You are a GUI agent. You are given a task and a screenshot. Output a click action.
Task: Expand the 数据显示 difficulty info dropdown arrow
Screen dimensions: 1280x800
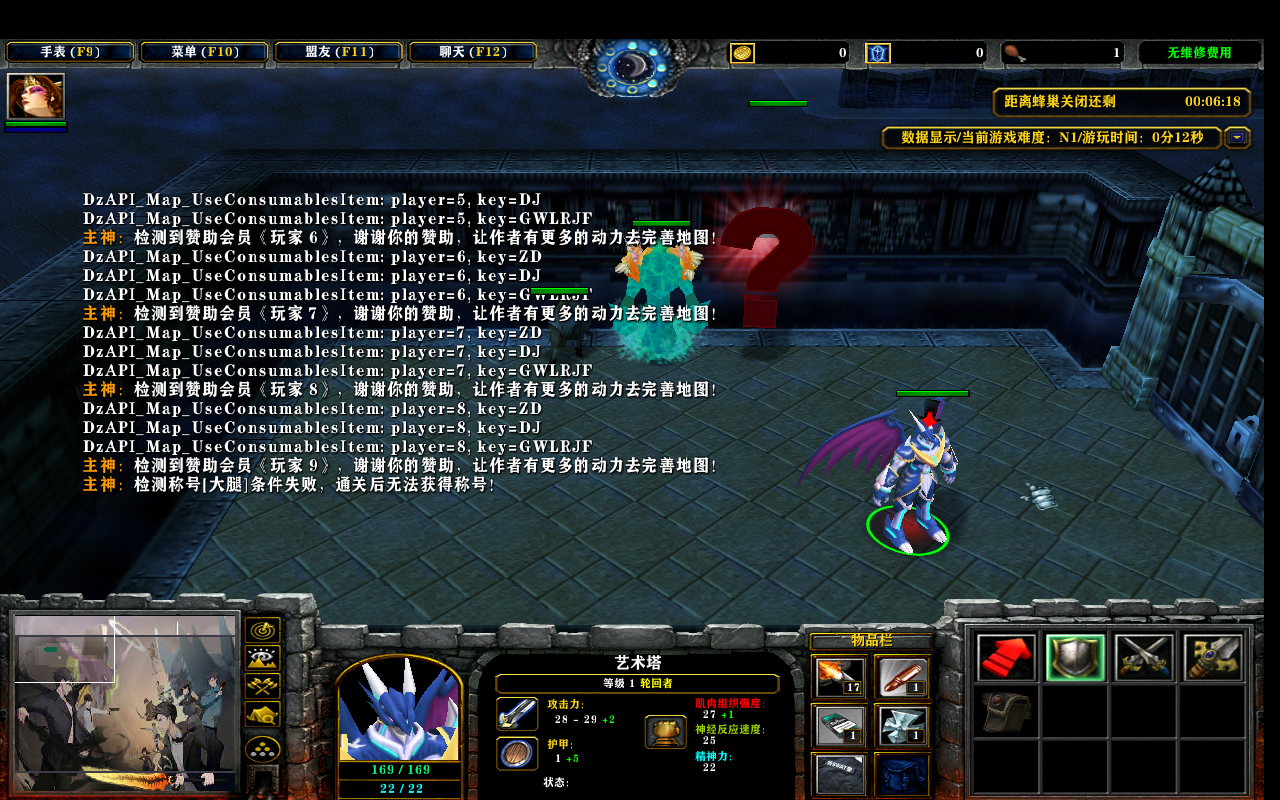pos(1237,138)
